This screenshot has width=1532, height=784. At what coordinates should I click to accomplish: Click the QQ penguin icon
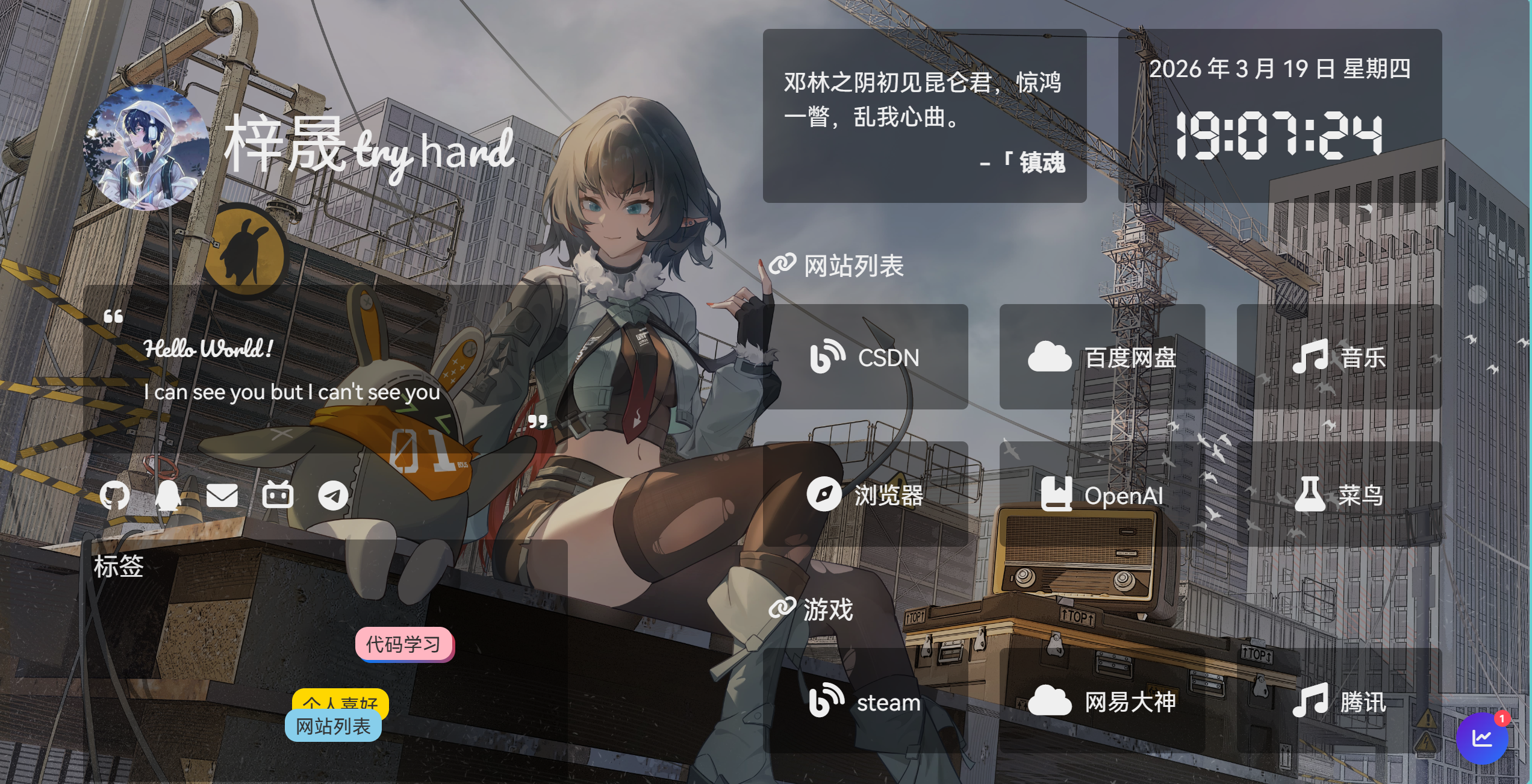(167, 495)
